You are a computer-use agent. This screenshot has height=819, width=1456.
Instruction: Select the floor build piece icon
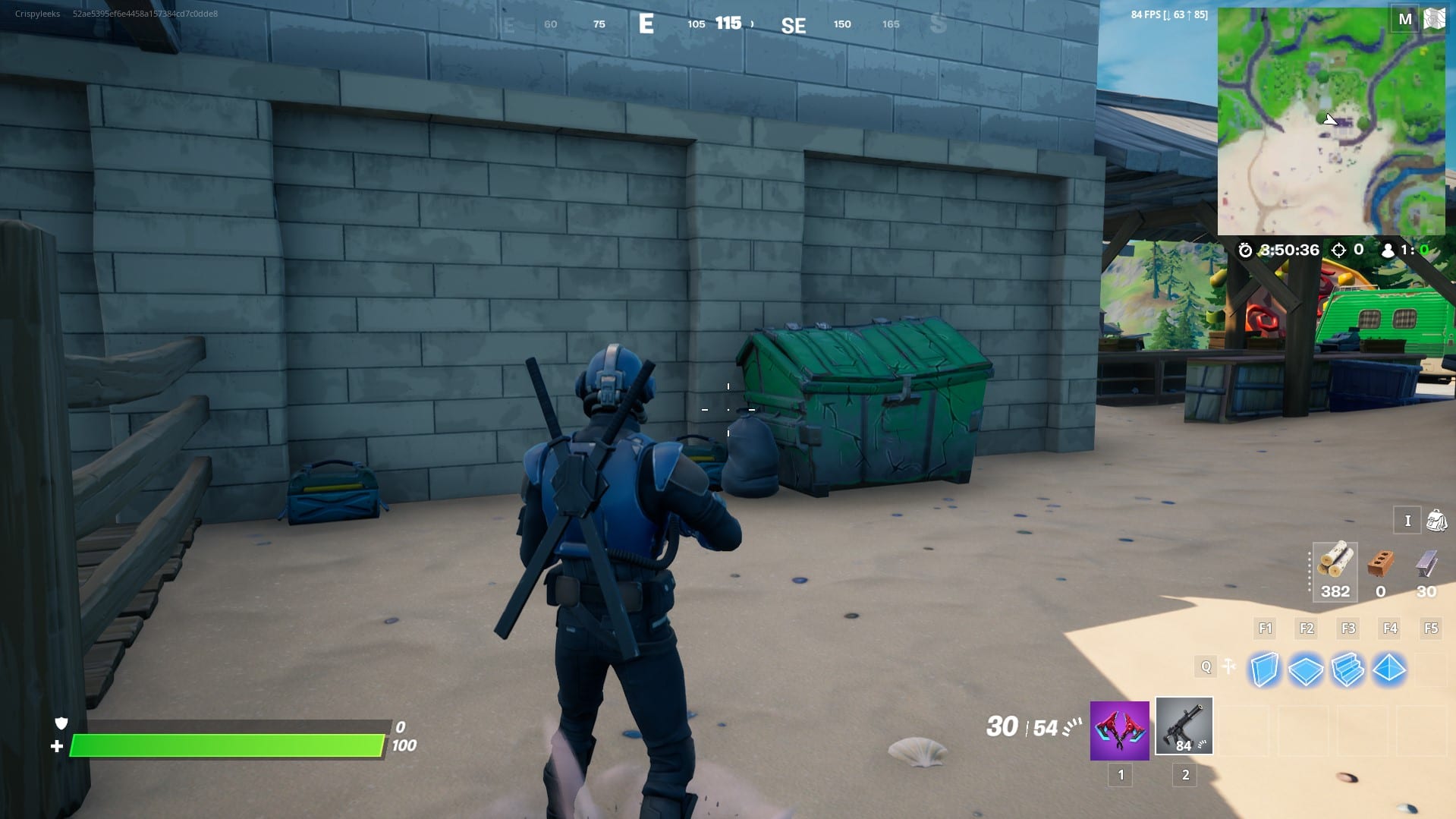click(x=1306, y=669)
